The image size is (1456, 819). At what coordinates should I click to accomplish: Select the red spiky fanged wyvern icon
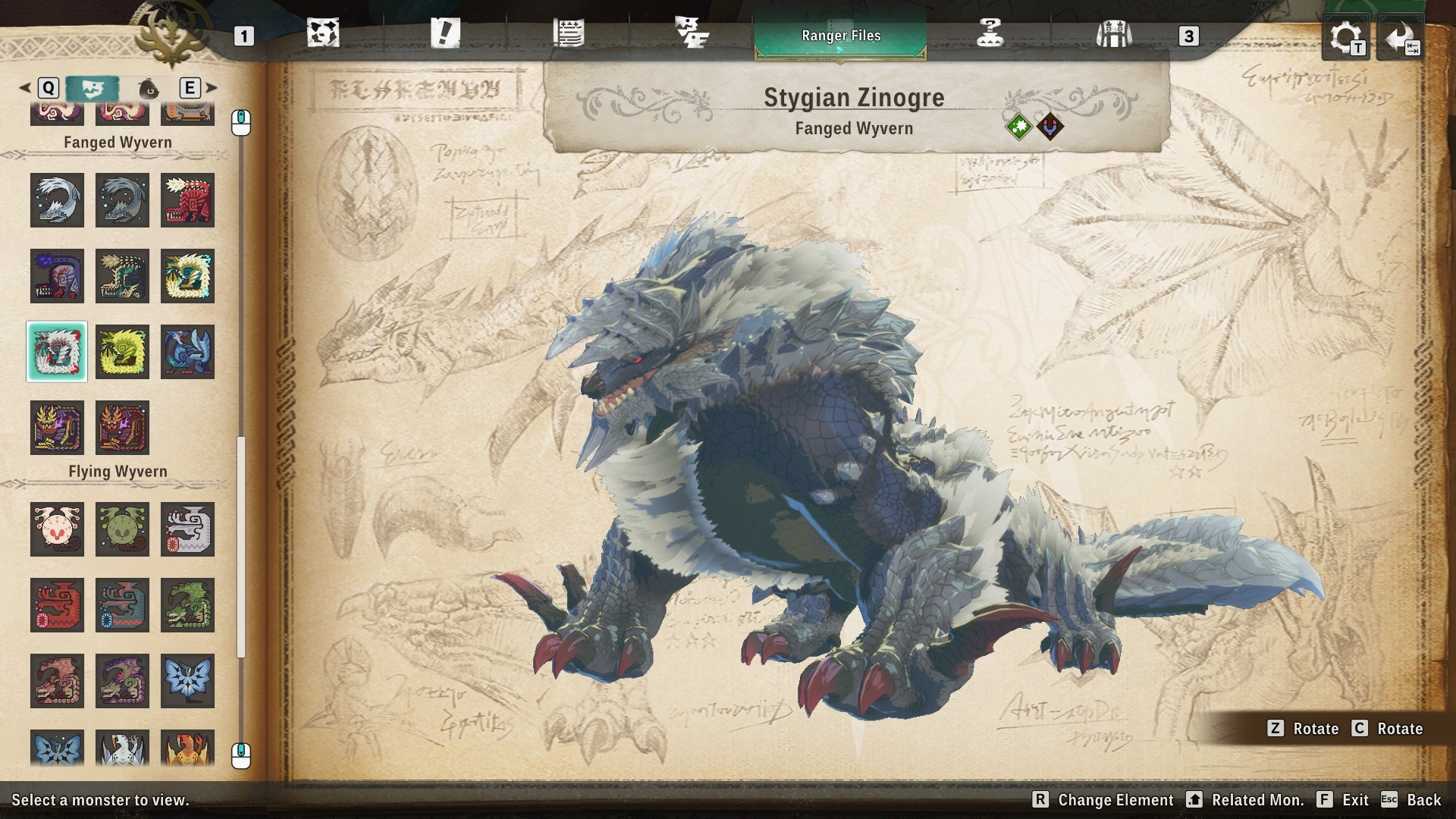(x=187, y=200)
